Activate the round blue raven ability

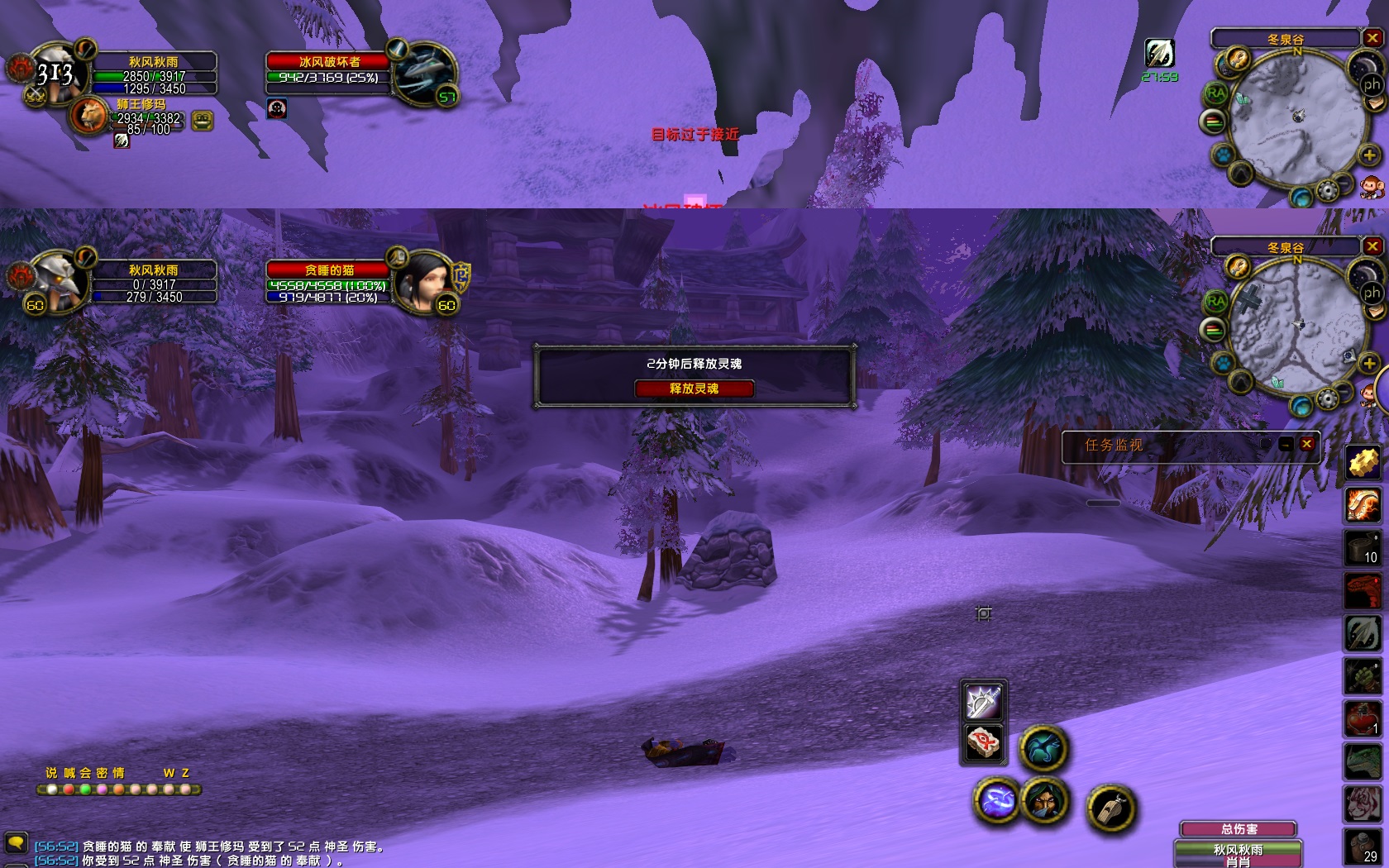pos(1043,749)
